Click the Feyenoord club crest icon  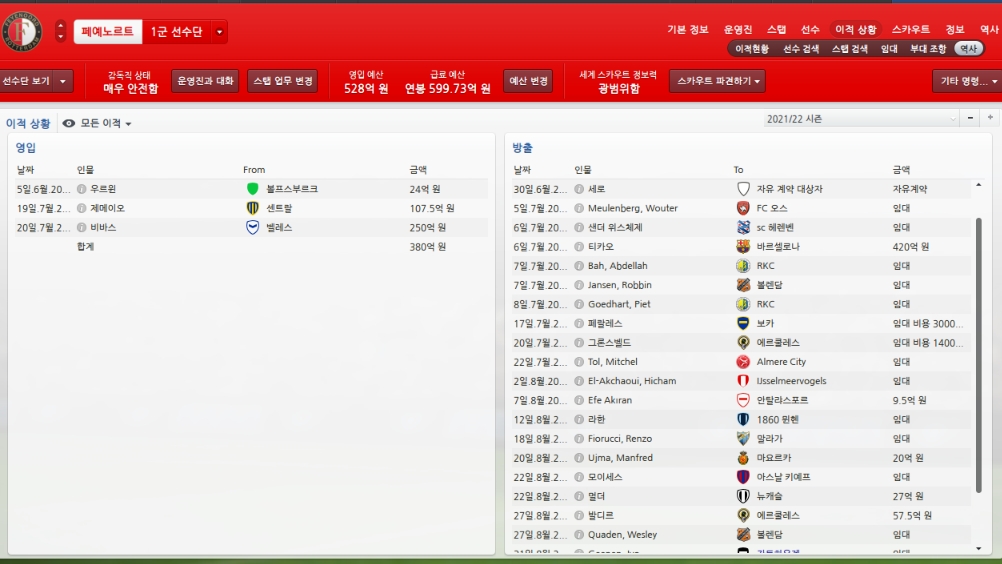[x=22, y=31]
